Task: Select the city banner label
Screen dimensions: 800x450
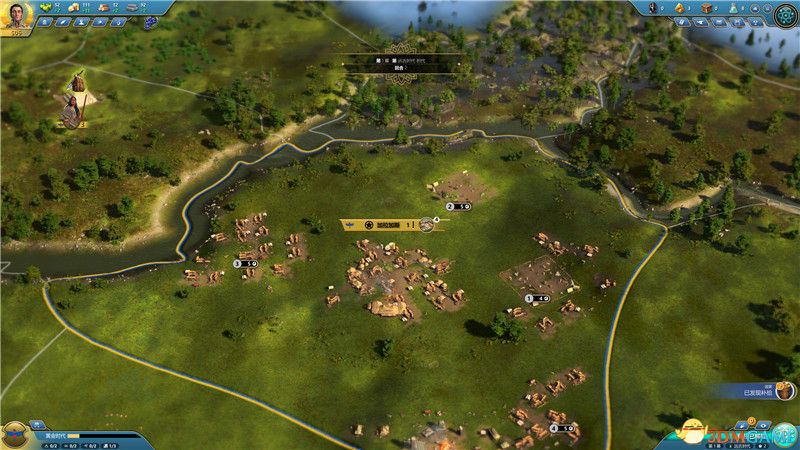Action: click(x=385, y=224)
